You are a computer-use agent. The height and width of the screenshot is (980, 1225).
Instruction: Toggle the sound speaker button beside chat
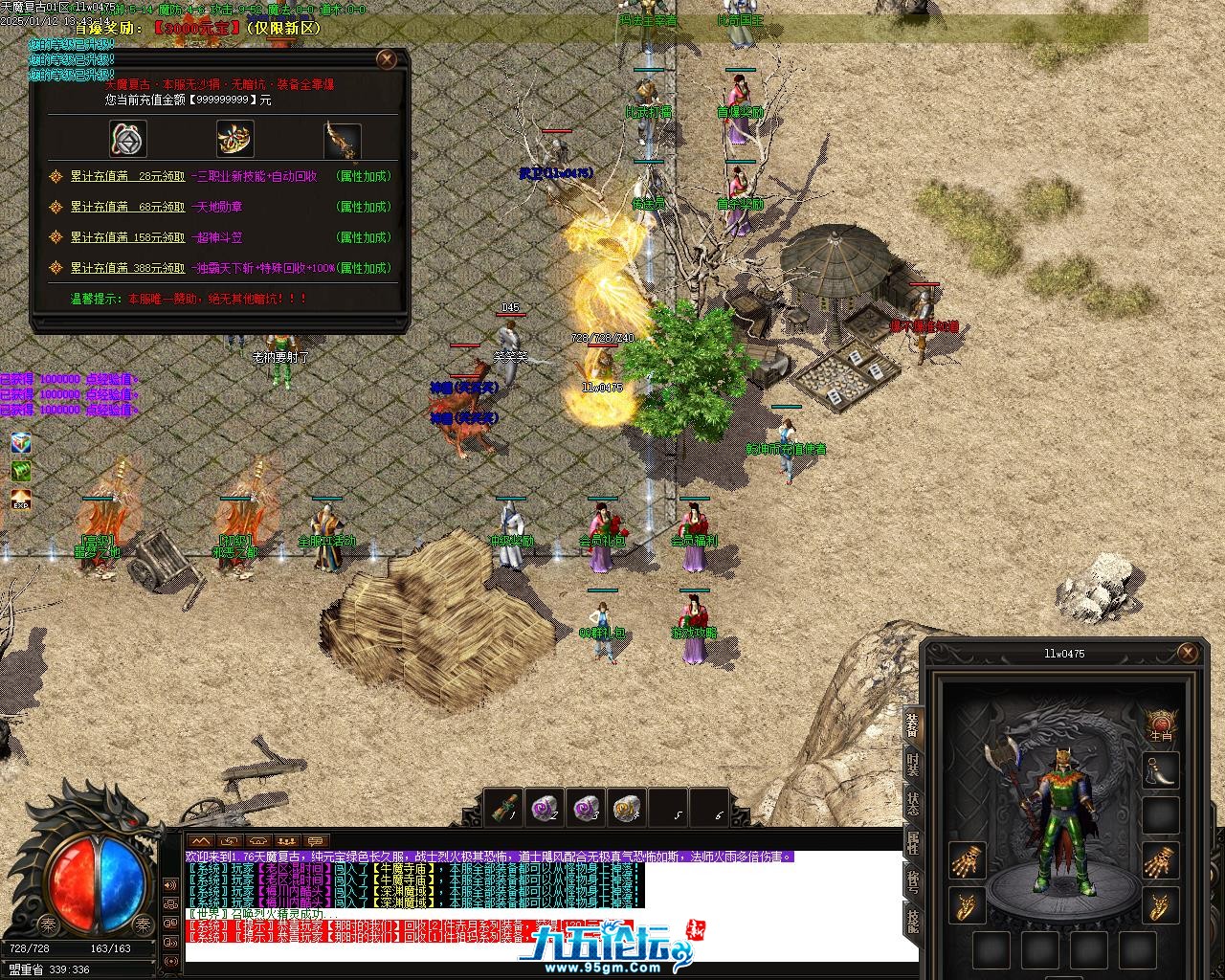pos(170,885)
